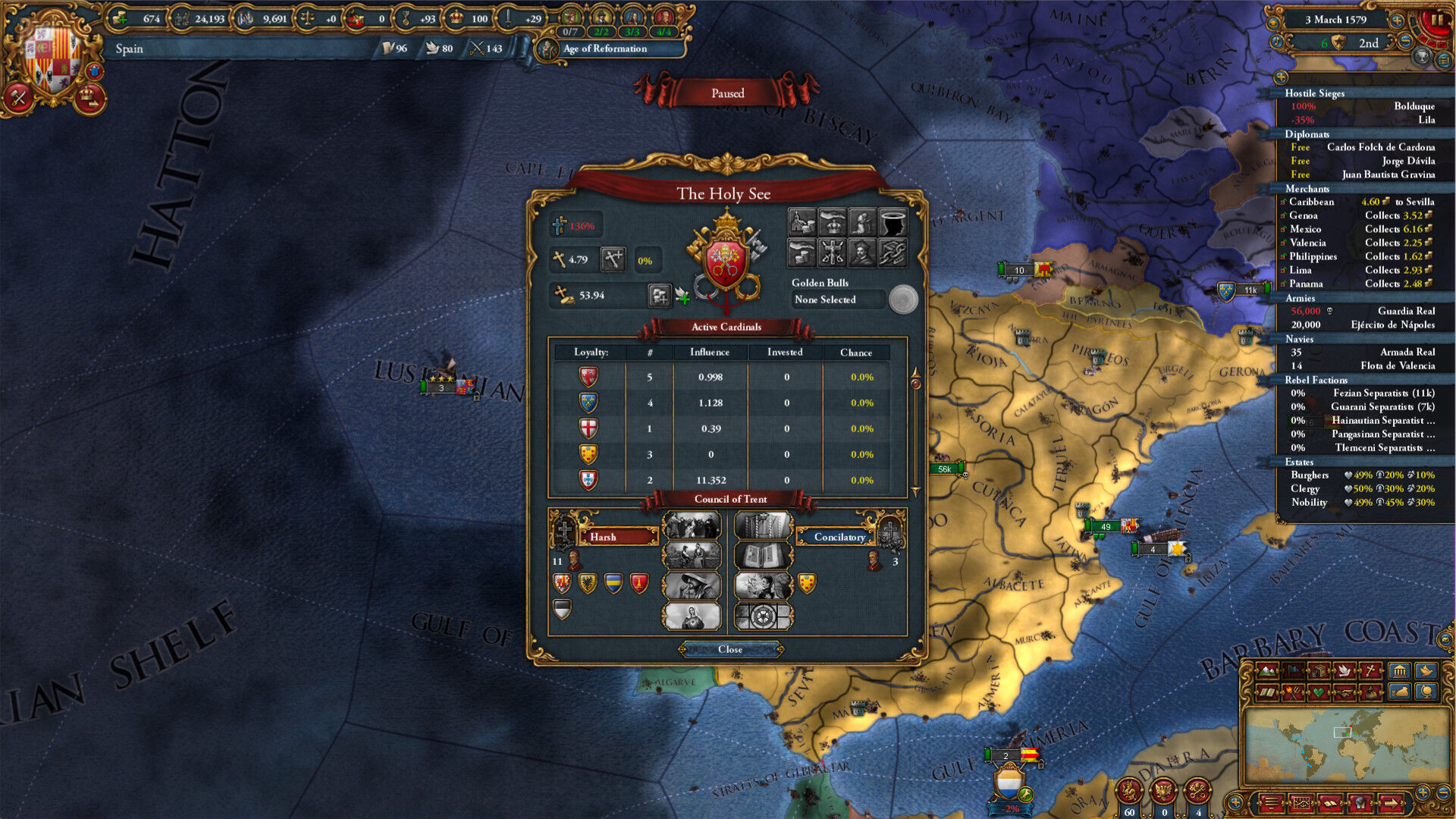The width and height of the screenshot is (1456, 819).
Task: Click the Golden Bulls selection coin
Action: (x=902, y=300)
